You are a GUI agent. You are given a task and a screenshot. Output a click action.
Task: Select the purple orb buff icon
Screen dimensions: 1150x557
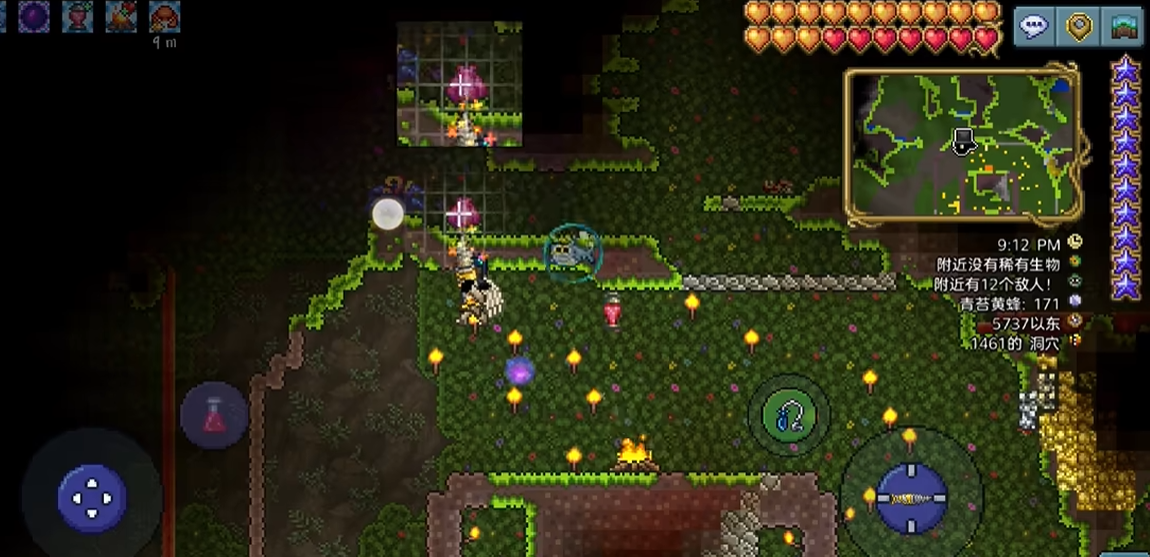(x=33, y=16)
